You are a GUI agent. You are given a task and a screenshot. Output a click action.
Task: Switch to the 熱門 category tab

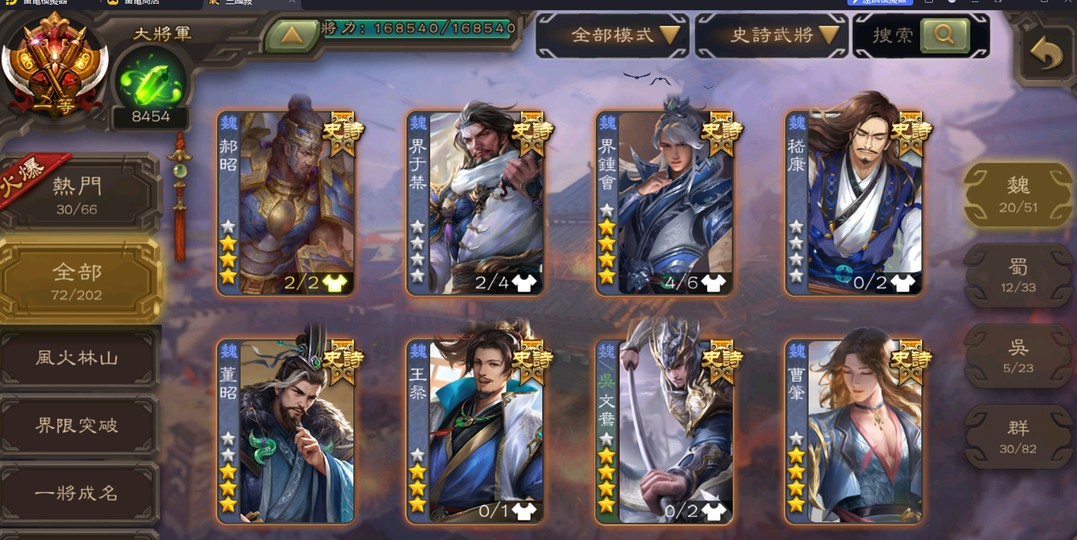click(x=78, y=194)
